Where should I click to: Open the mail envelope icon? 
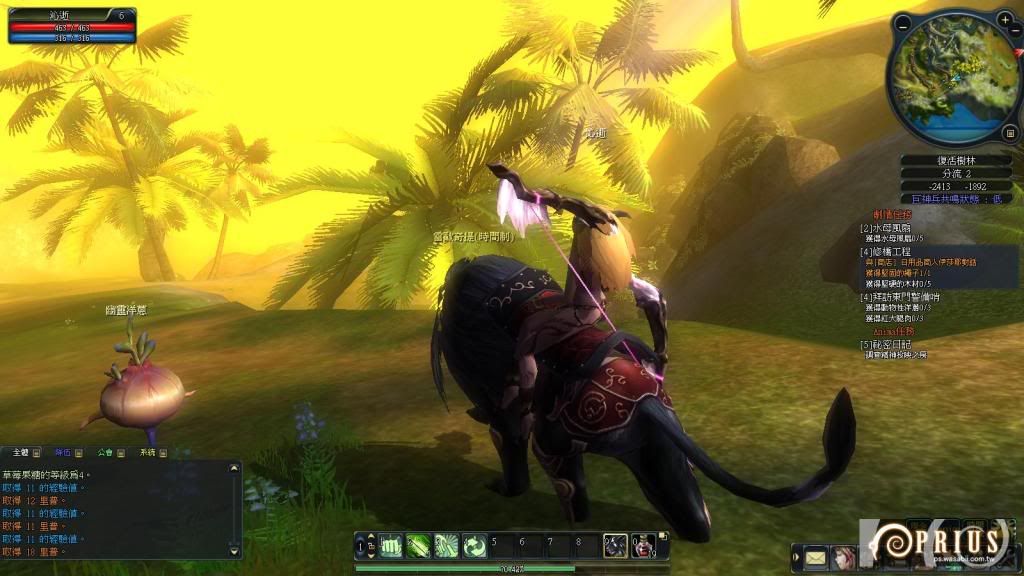[816, 557]
